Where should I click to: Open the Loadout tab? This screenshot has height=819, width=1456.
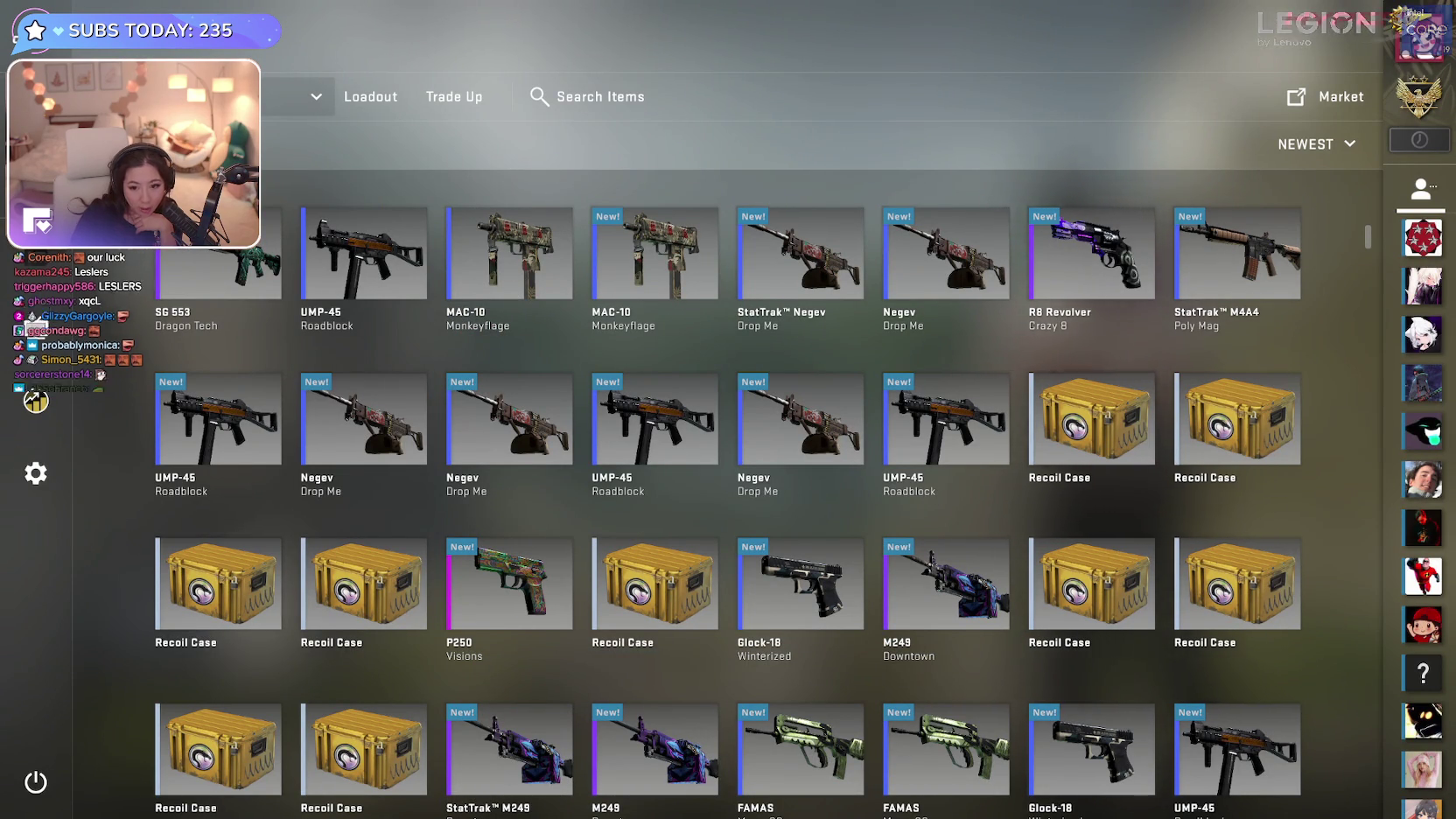[x=370, y=97]
